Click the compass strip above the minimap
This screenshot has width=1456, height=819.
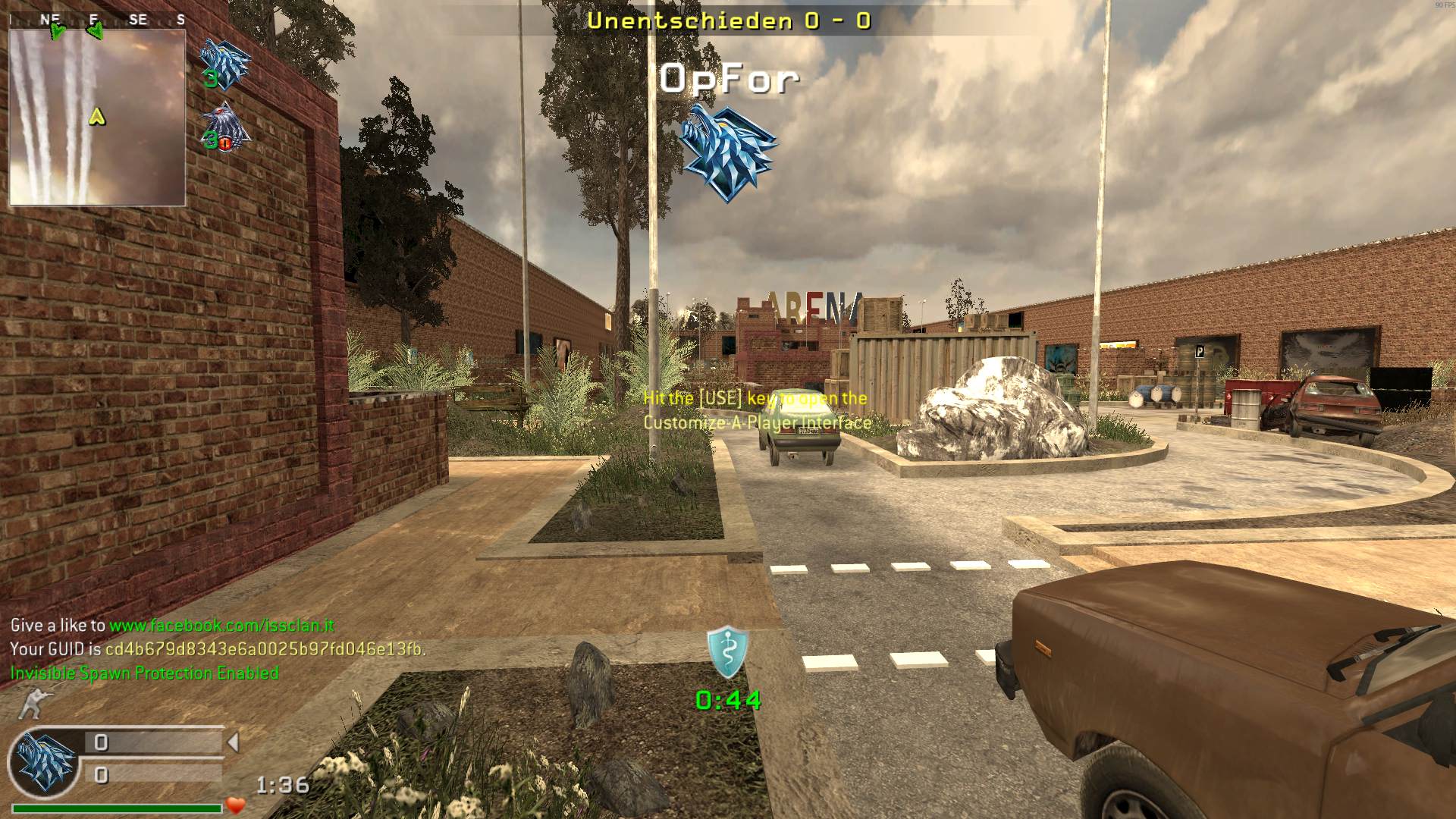tap(97, 20)
